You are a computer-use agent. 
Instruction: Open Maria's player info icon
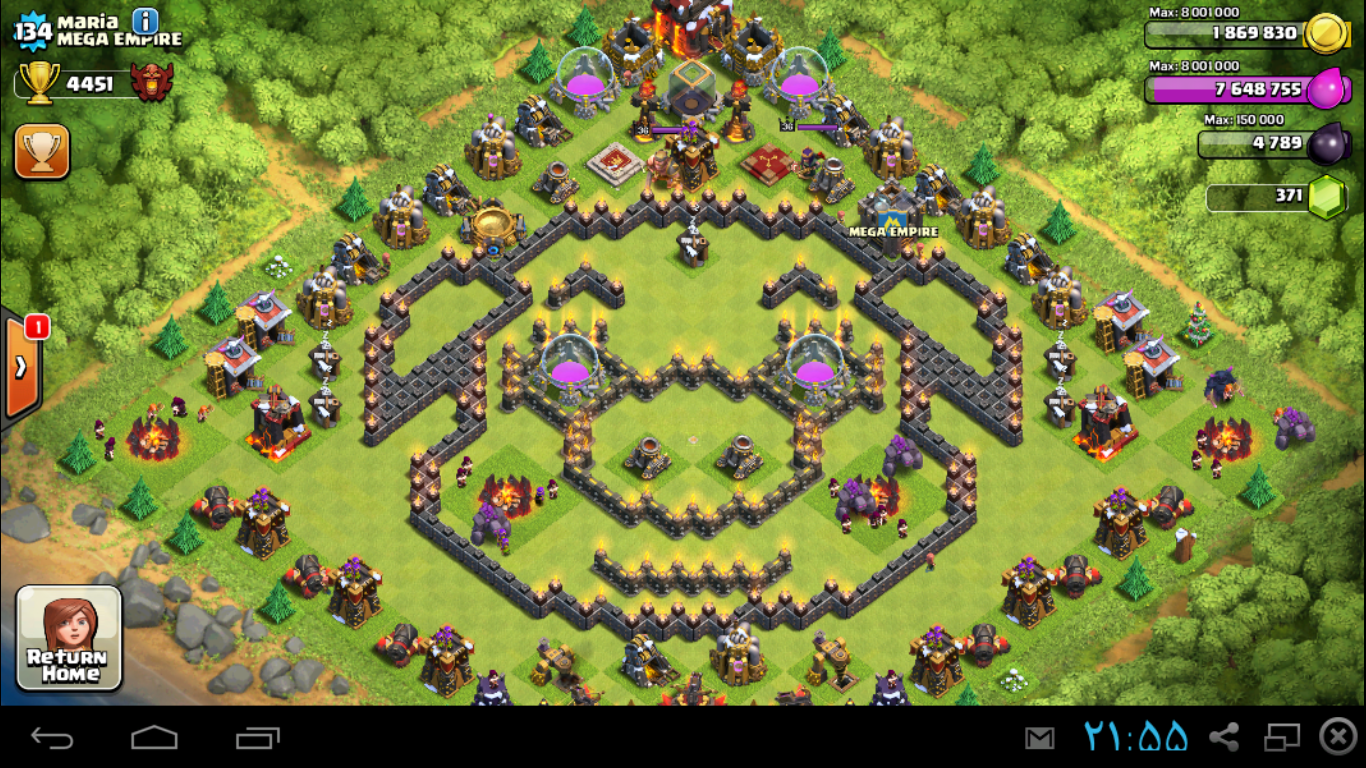tap(145, 21)
